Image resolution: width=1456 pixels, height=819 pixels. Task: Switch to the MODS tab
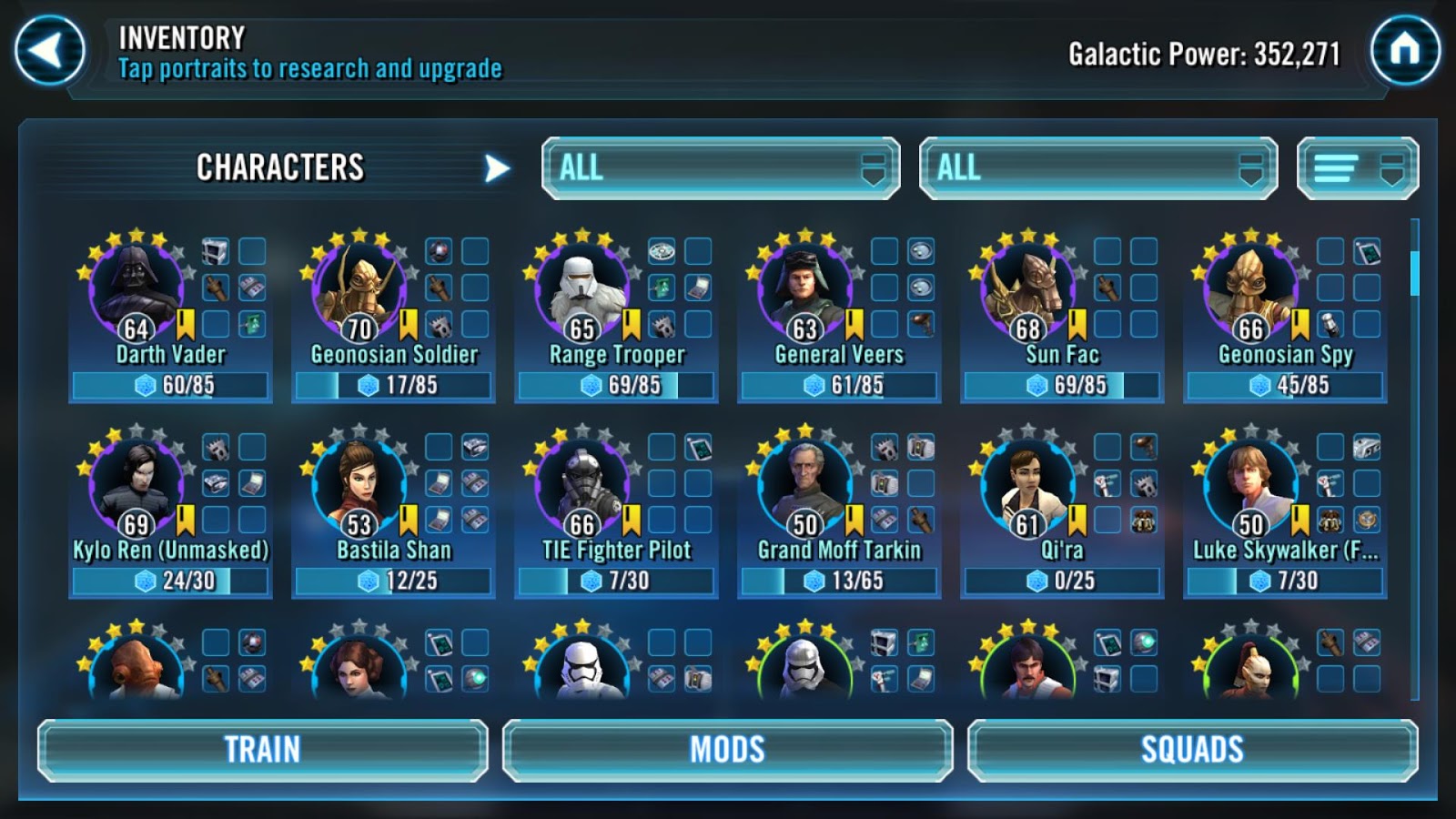pyautogui.click(x=727, y=750)
